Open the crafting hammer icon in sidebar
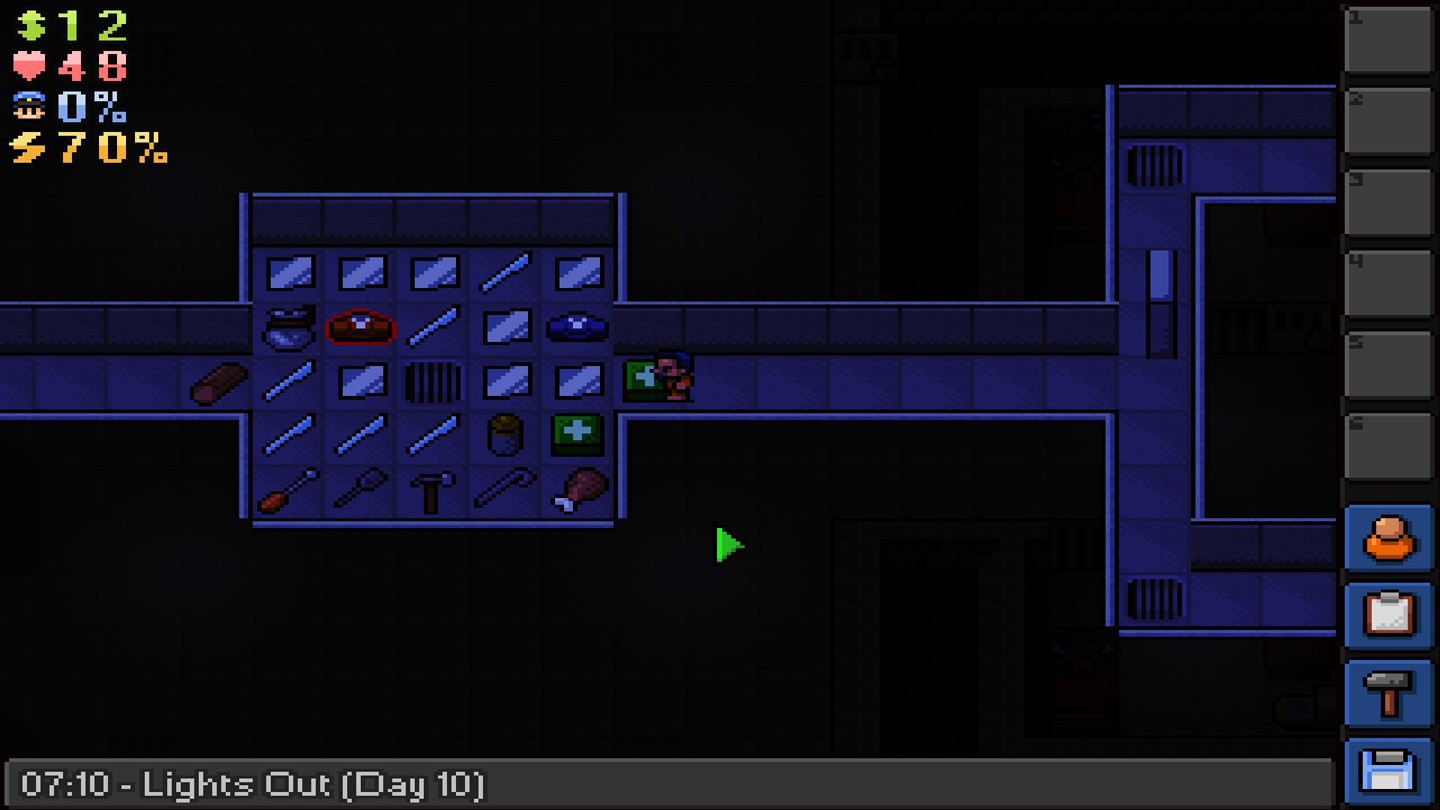 pyautogui.click(x=1388, y=687)
